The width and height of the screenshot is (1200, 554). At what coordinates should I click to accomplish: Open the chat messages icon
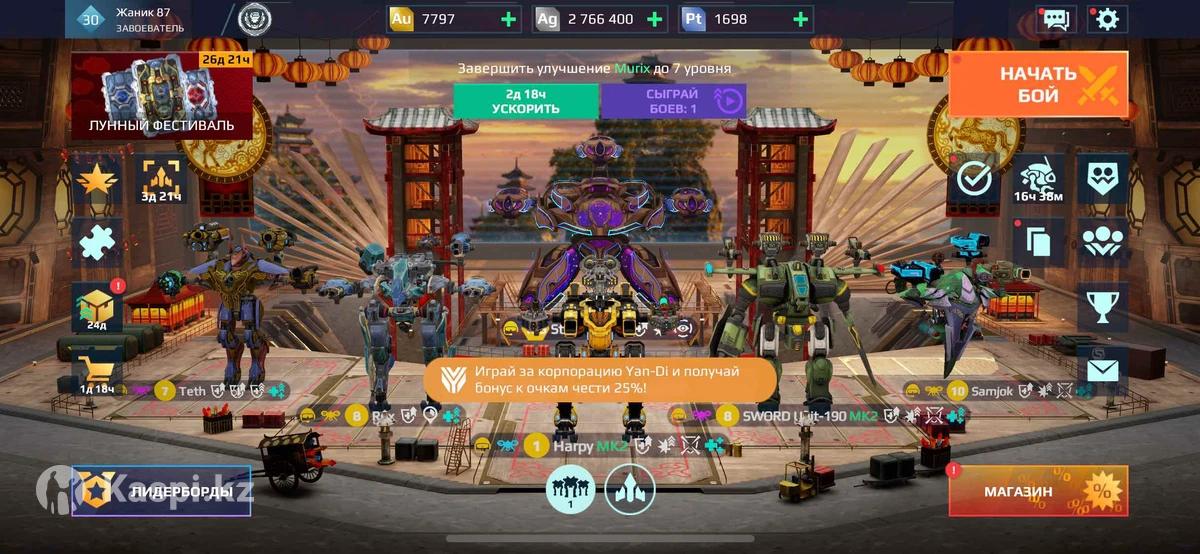1055,19
